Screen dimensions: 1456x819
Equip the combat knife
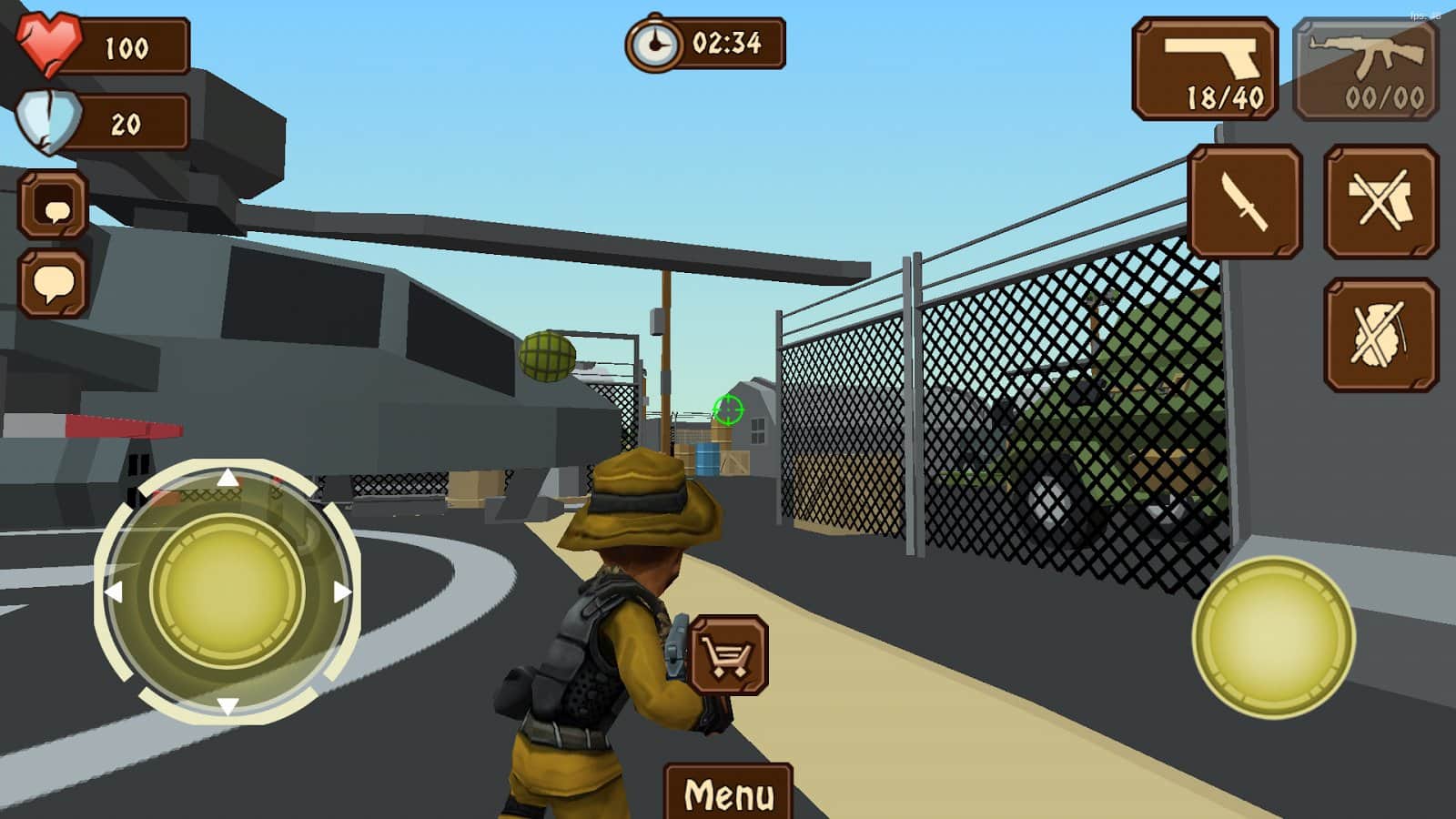tap(1245, 202)
